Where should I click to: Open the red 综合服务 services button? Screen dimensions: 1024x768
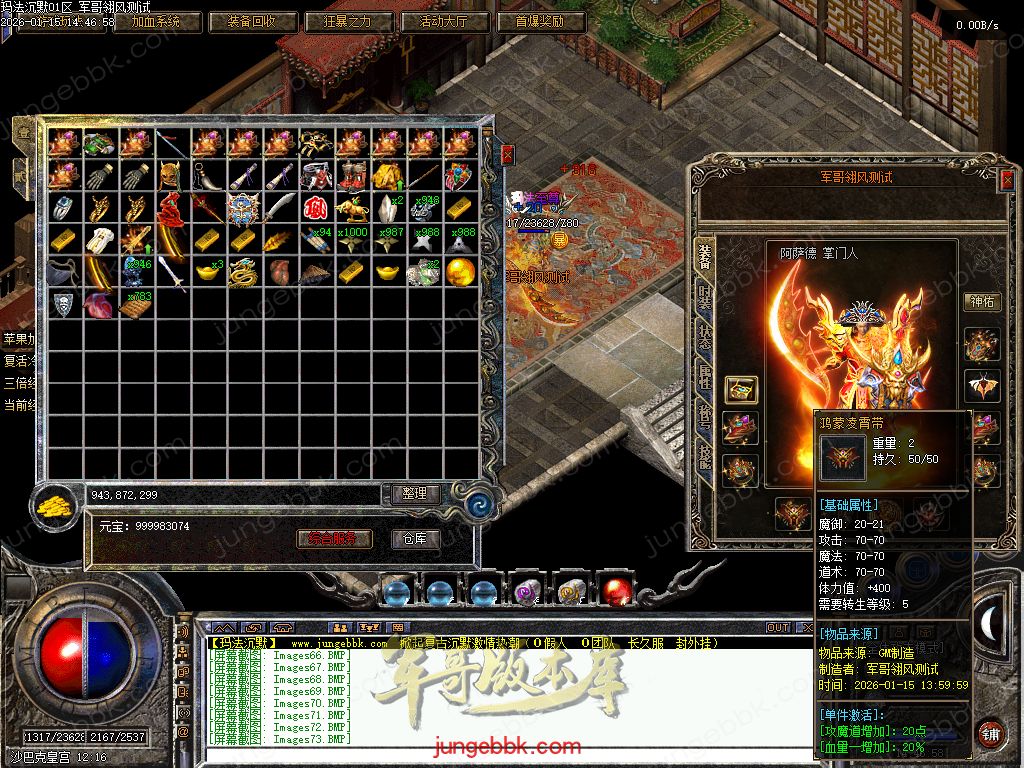(x=334, y=539)
